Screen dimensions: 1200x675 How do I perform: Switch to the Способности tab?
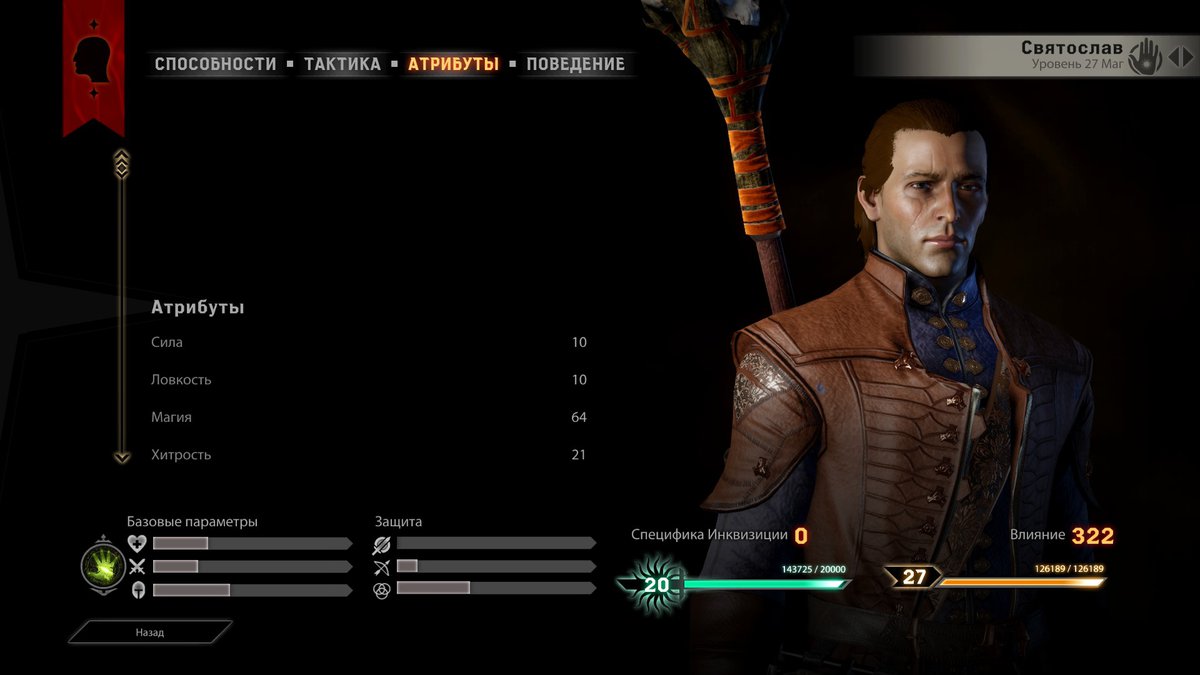215,64
